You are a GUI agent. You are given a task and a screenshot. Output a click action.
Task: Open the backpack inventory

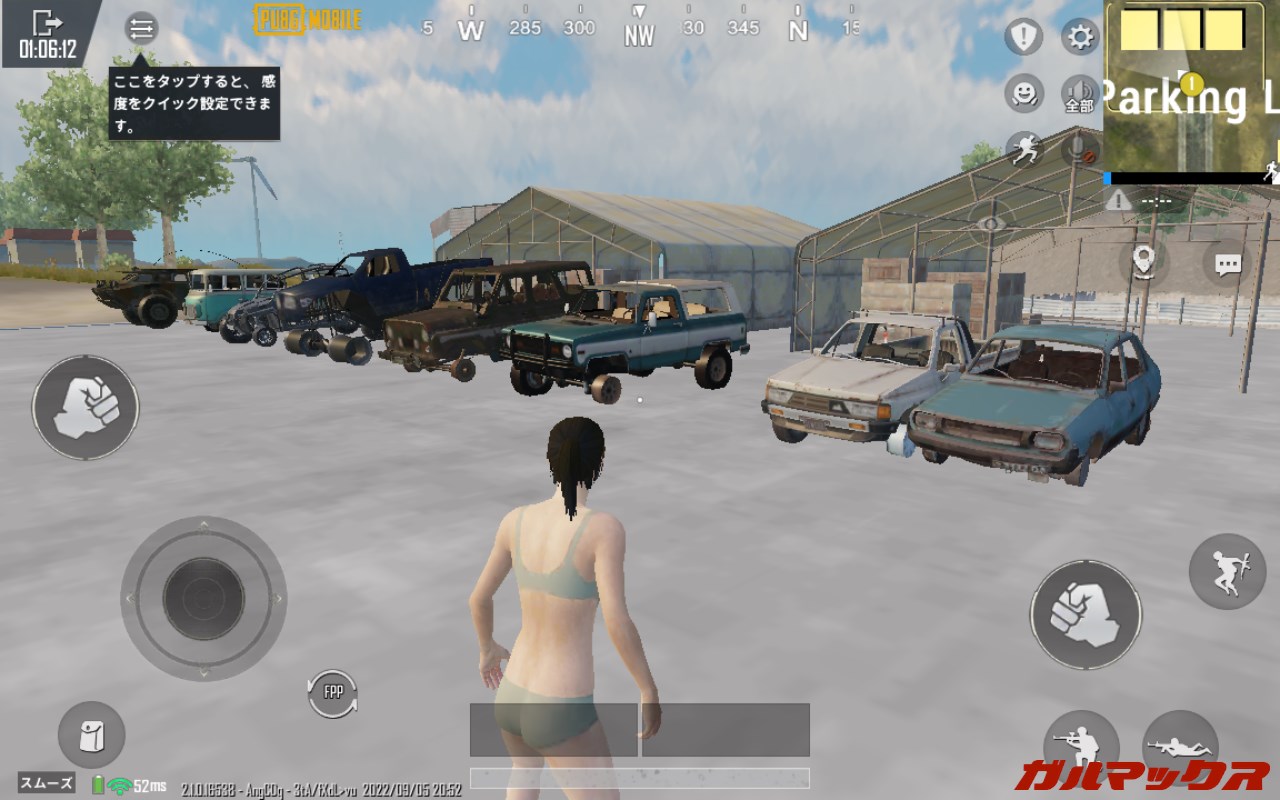pyautogui.click(x=91, y=735)
